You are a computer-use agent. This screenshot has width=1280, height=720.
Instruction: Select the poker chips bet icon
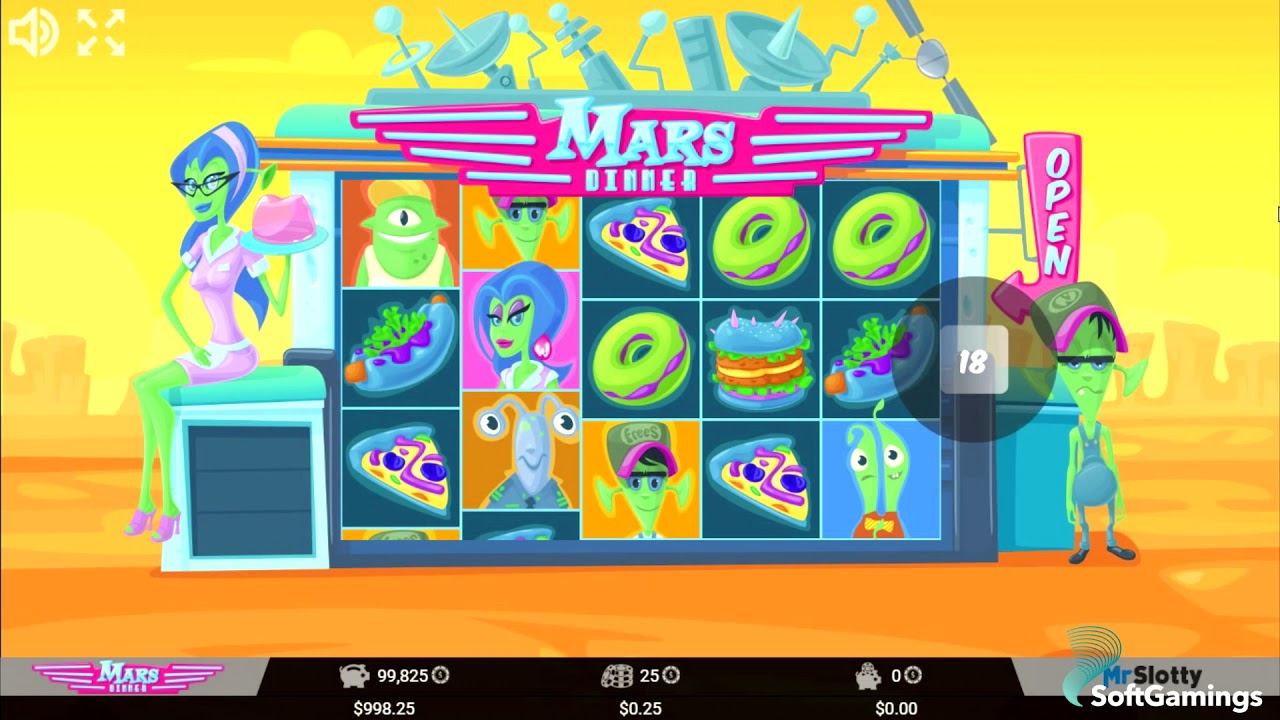click(617, 676)
